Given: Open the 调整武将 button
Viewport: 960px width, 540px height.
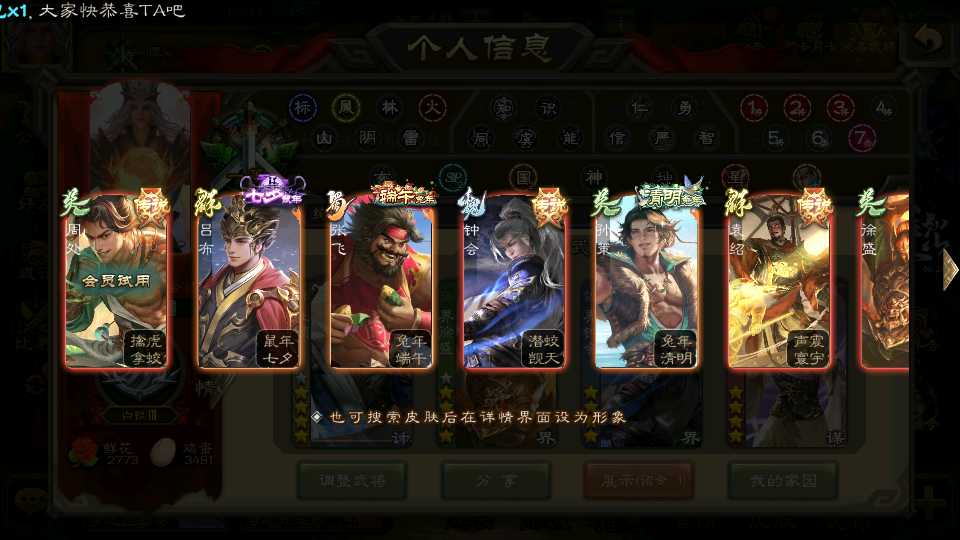Looking at the screenshot, I should coord(352,481).
